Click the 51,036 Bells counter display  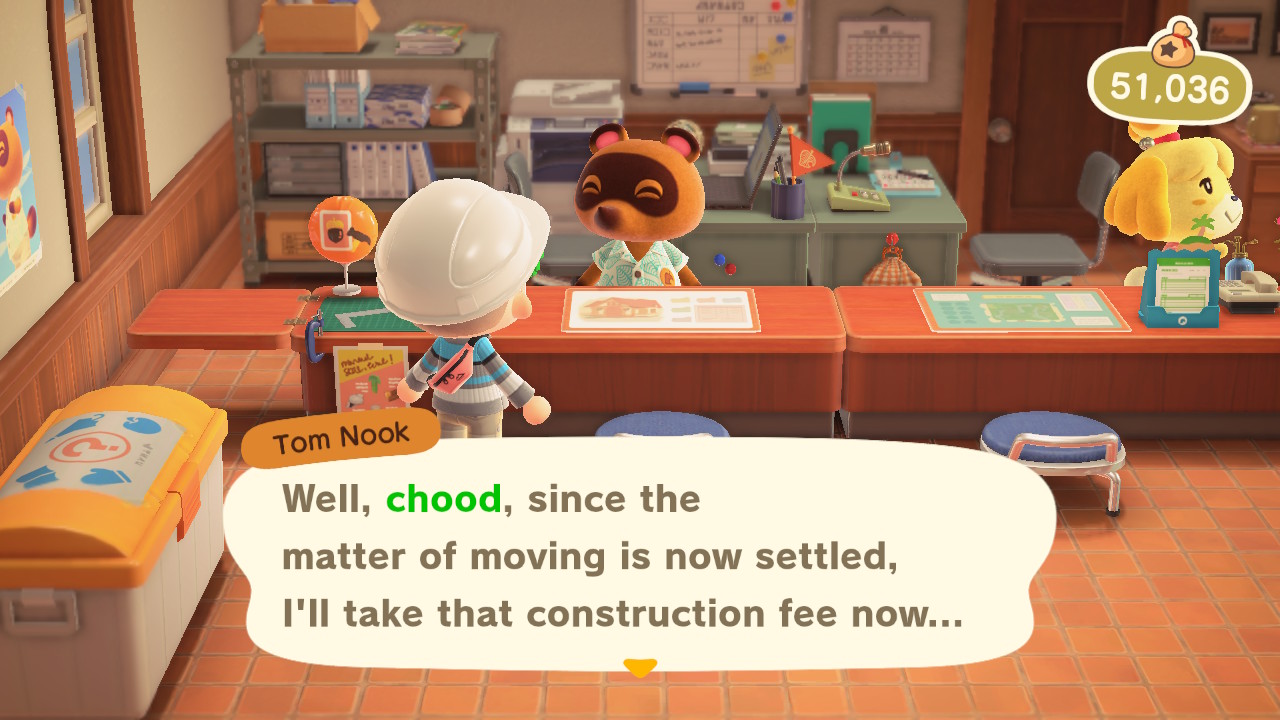click(1172, 88)
